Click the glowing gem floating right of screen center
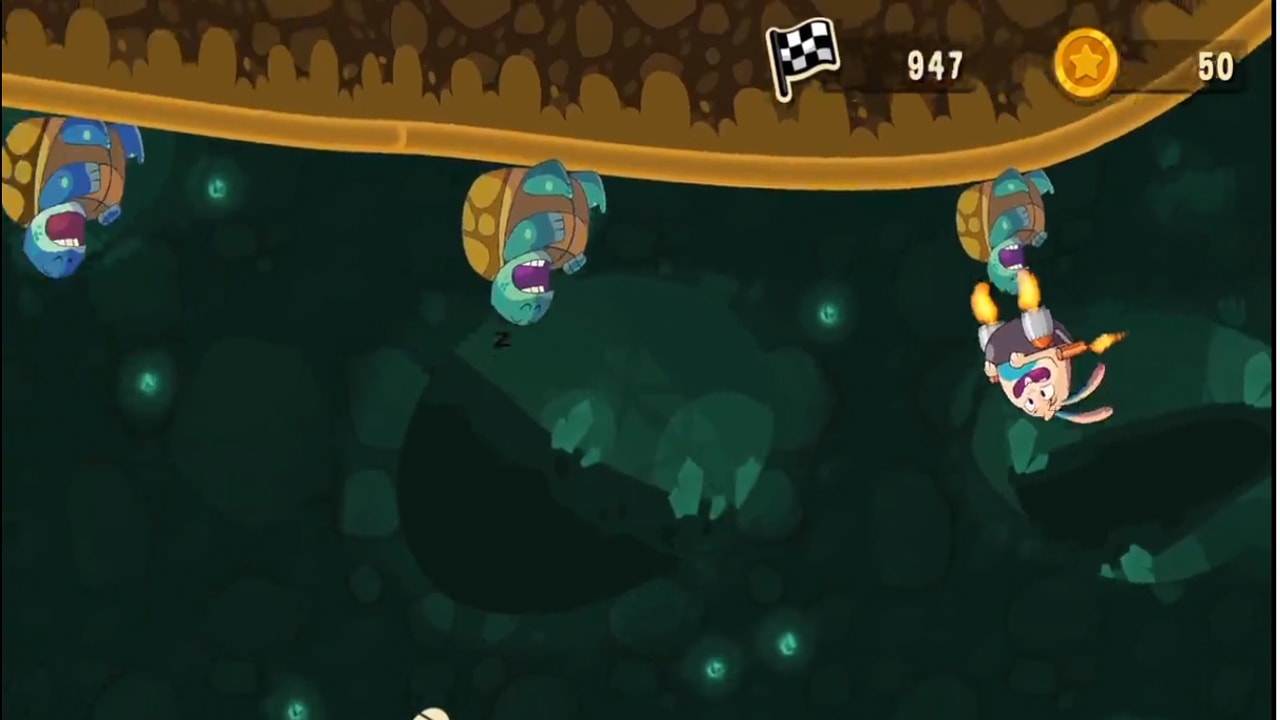The height and width of the screenshot is (720, 1280). 828,313
